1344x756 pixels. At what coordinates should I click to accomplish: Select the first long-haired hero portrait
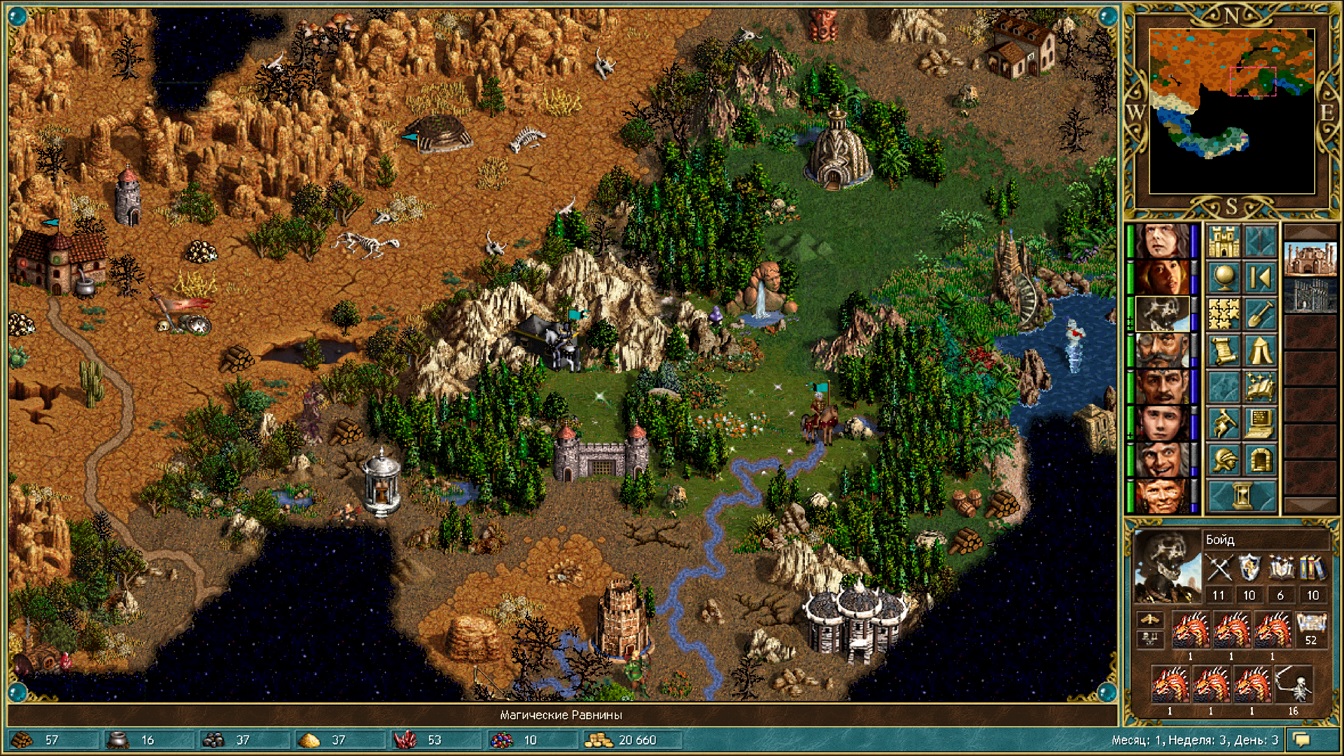click(1164, 241)
